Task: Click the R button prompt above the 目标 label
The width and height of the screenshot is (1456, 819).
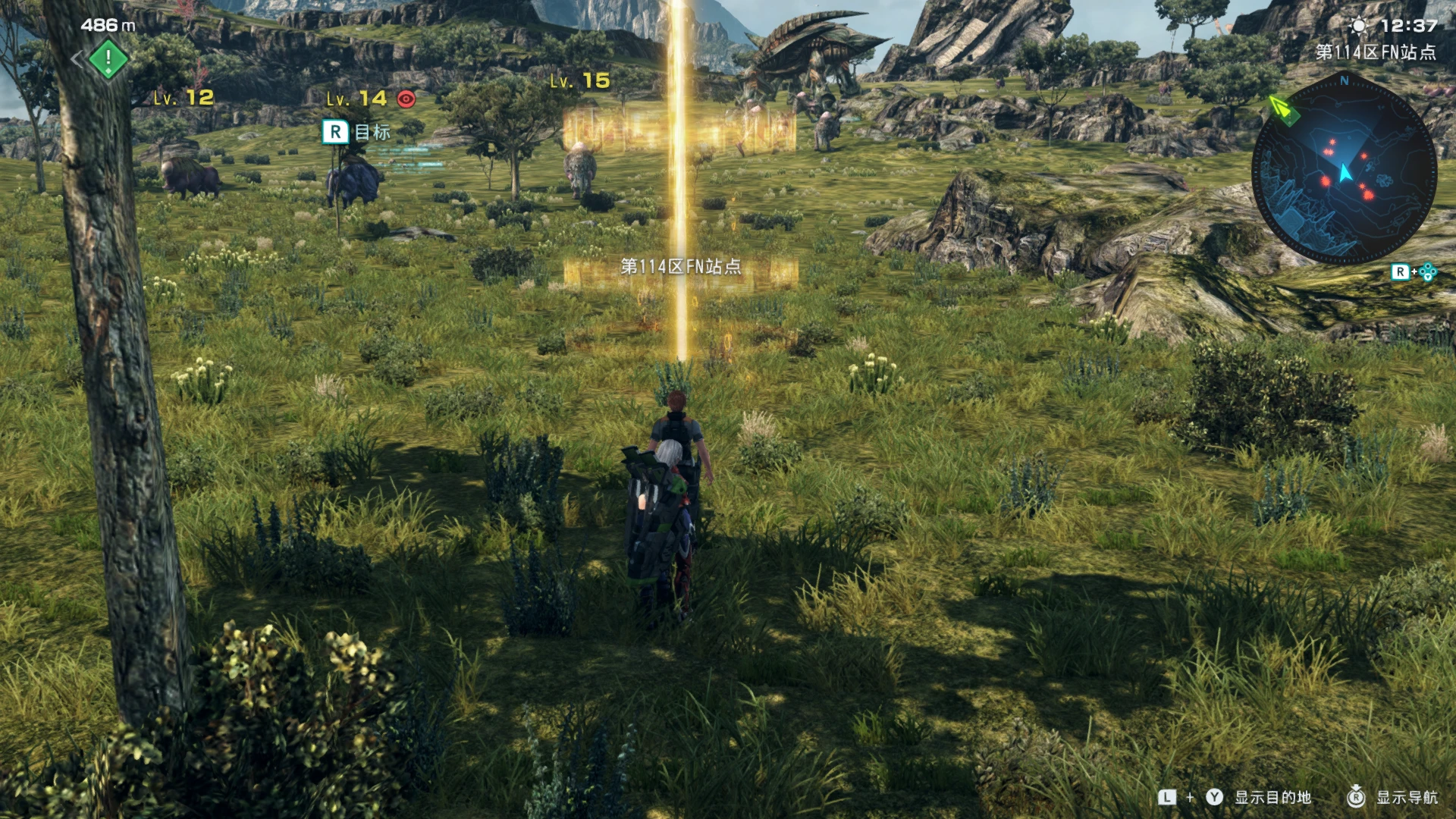Action: [334, 133]
